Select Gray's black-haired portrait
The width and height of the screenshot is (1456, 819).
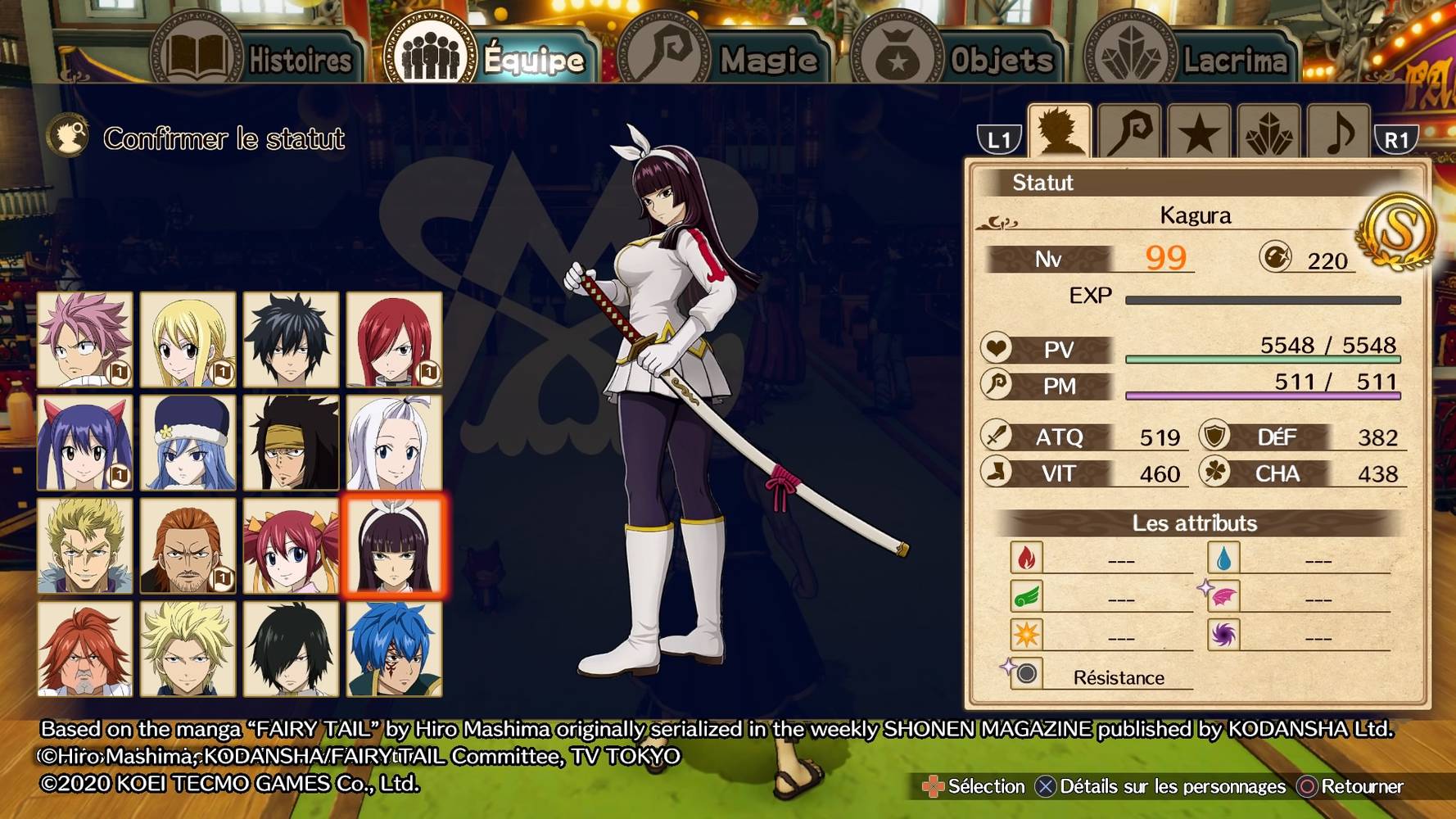click(292, 339)
